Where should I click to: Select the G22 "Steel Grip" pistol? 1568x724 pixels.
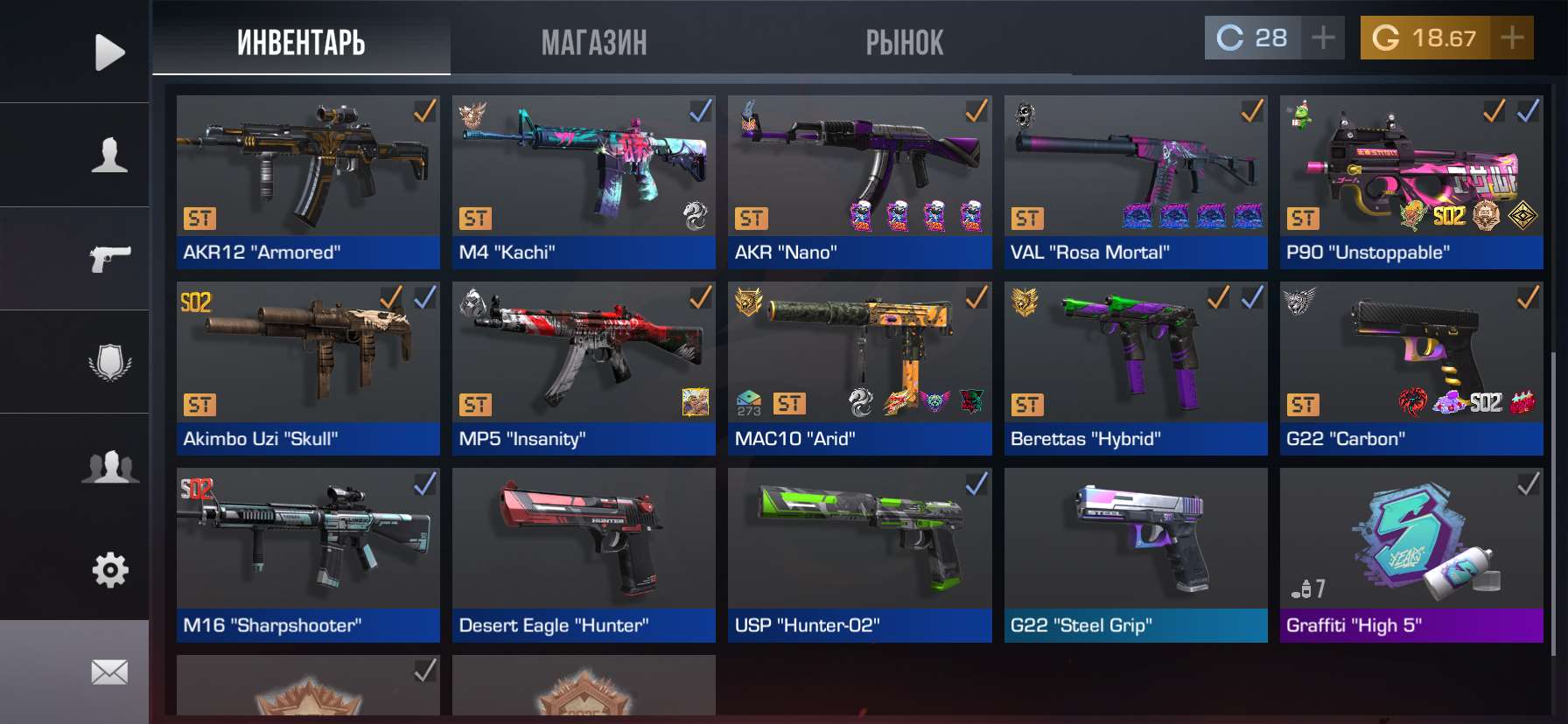point(1135,554)
